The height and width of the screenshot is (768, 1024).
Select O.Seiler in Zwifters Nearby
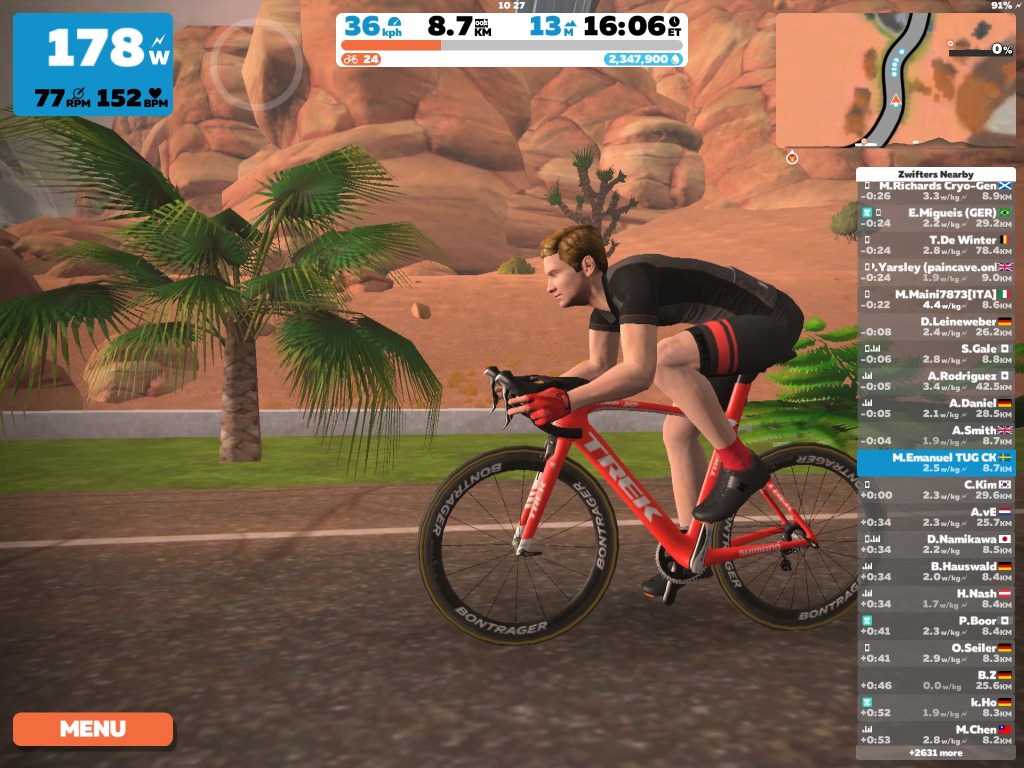point(935,653)
